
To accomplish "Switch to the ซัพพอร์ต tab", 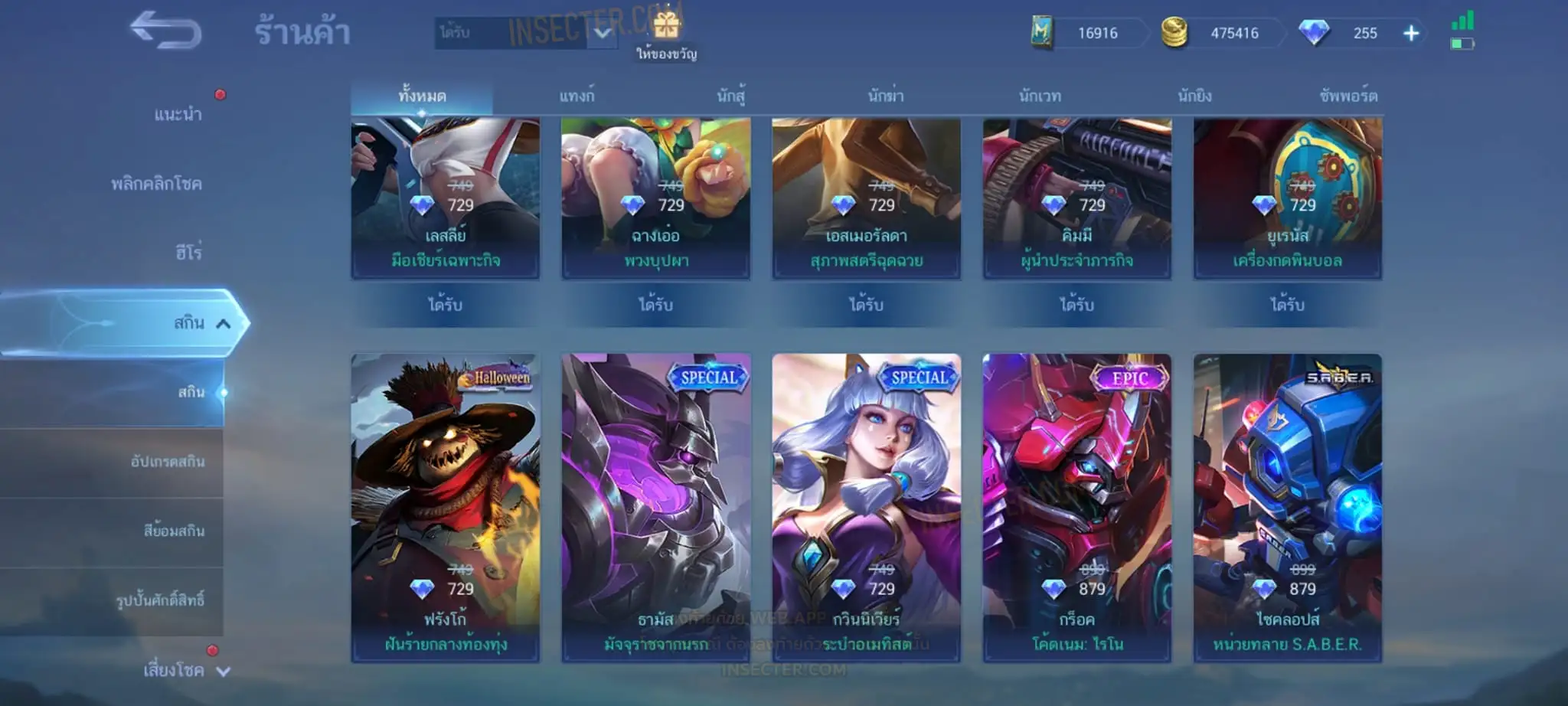I will pos(1348,96).
